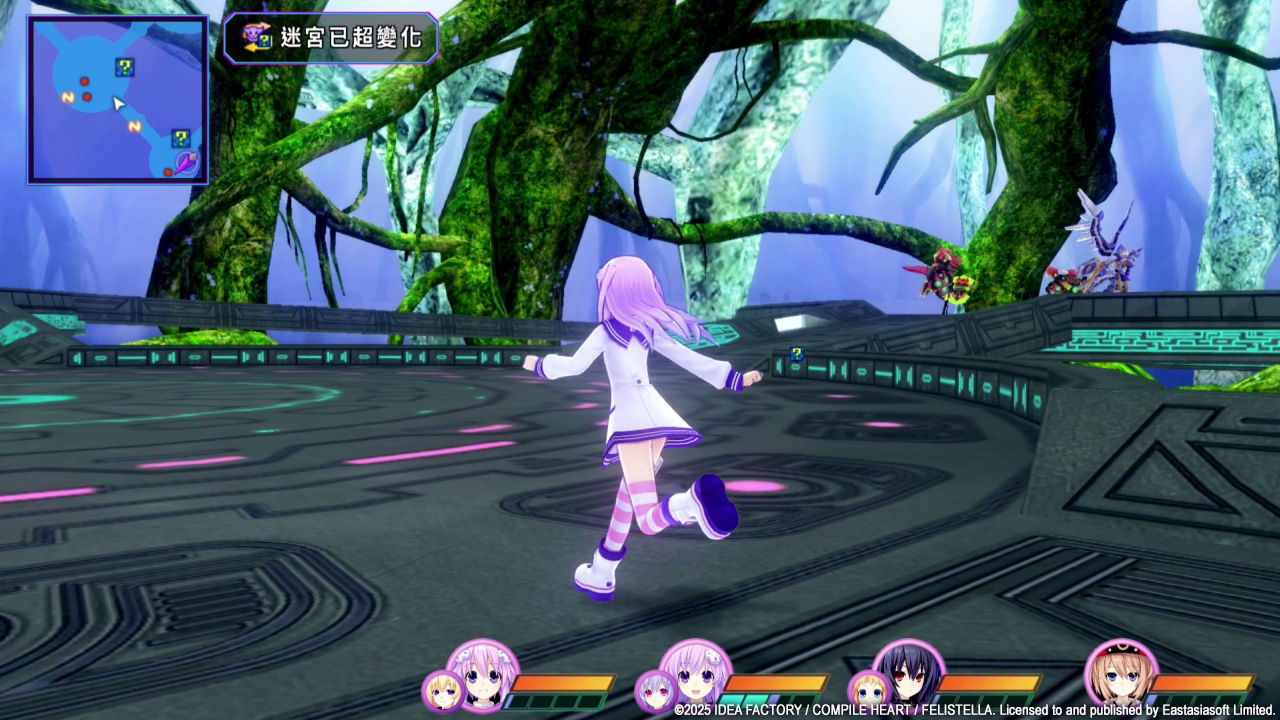Click a red enemy dot on the minimap
The width and height of the screenshot is (1280, 720).
click(85, 82)
